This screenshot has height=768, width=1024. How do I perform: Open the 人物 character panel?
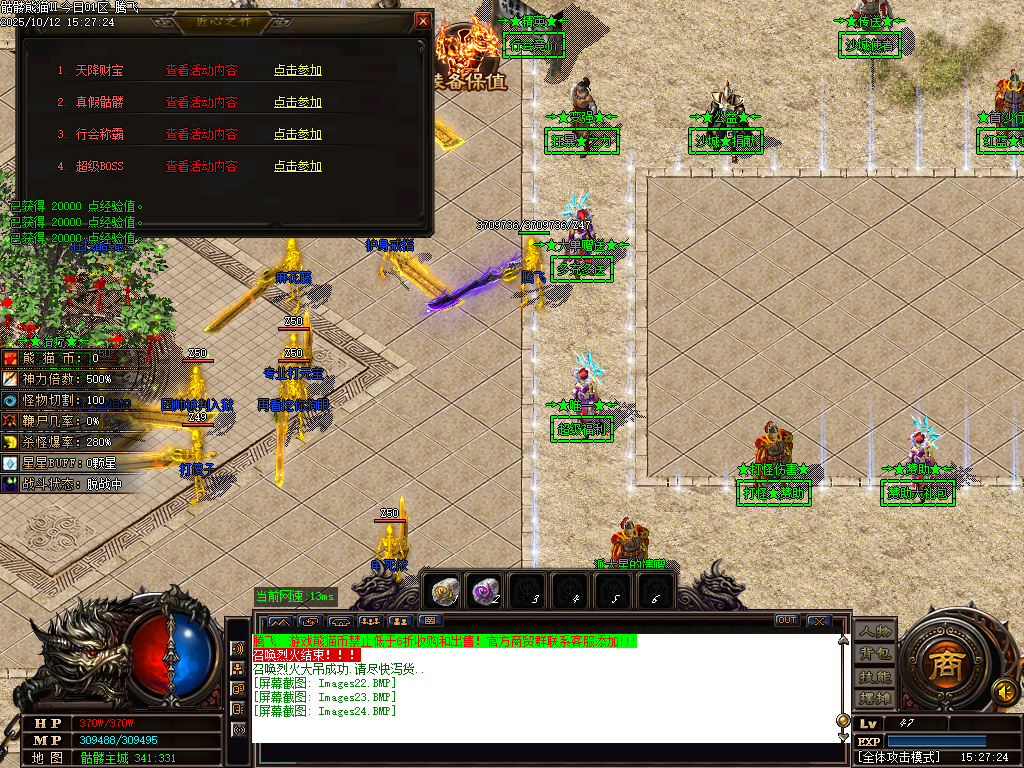pos(874,632)
